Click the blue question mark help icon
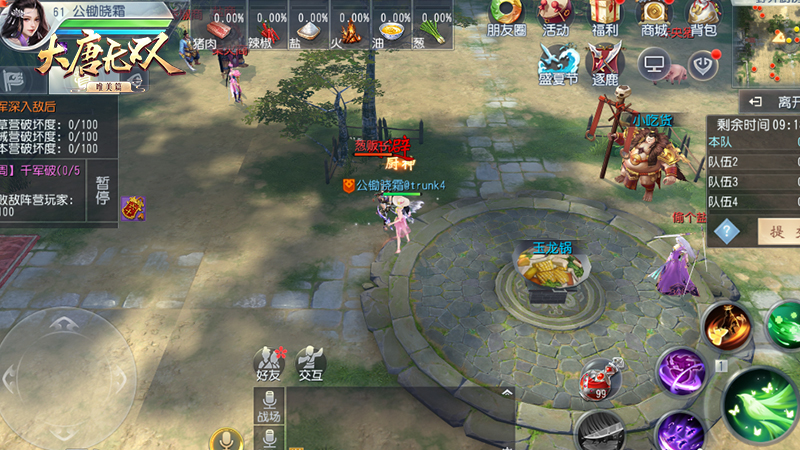 (727, 231)
